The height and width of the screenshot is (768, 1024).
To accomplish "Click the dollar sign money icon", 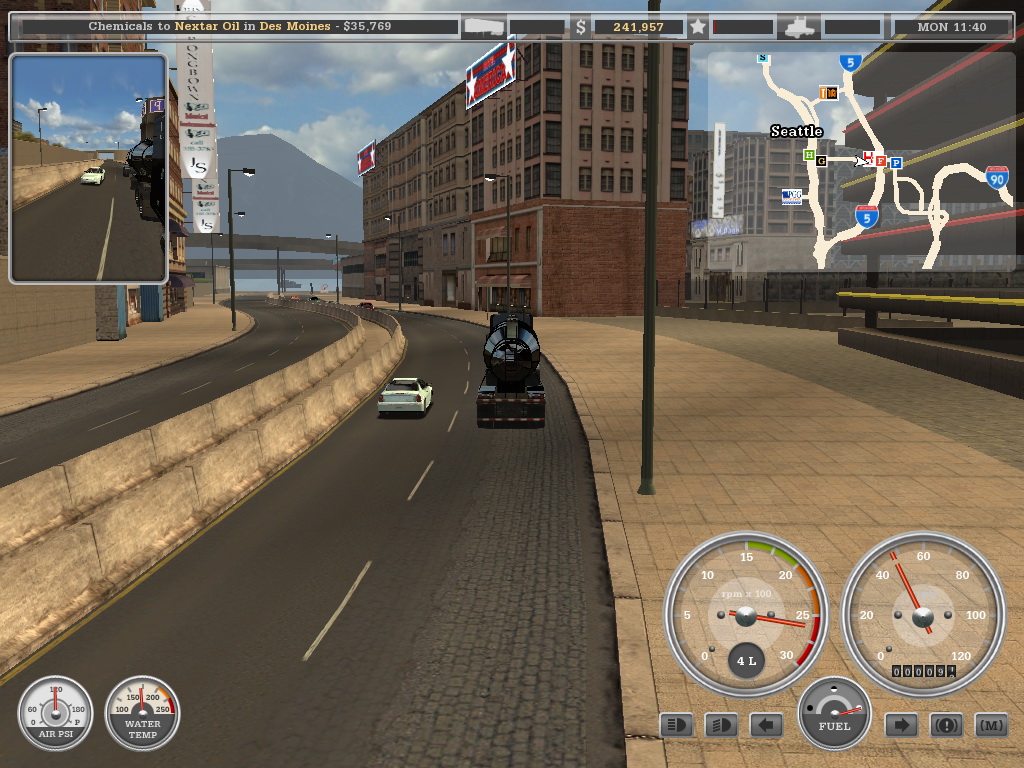I will 581,27.
